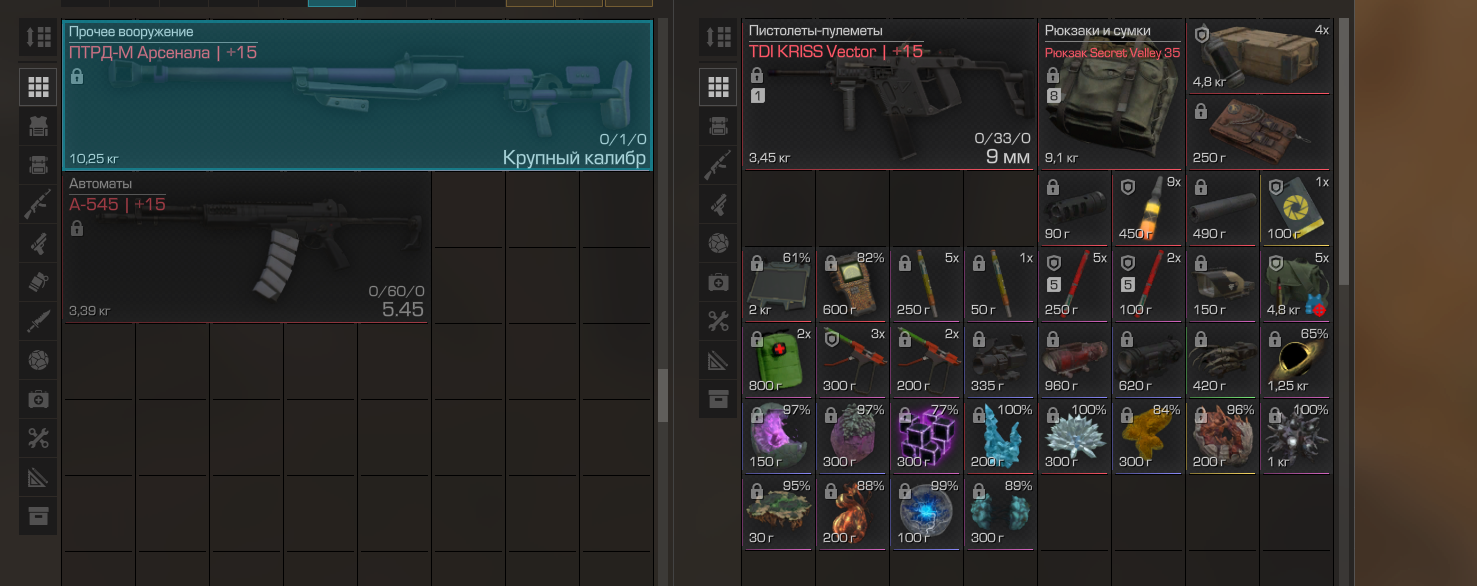Select the blue book with yellow aperture emblem
1477x586 pixels.
click(1296, 207)
